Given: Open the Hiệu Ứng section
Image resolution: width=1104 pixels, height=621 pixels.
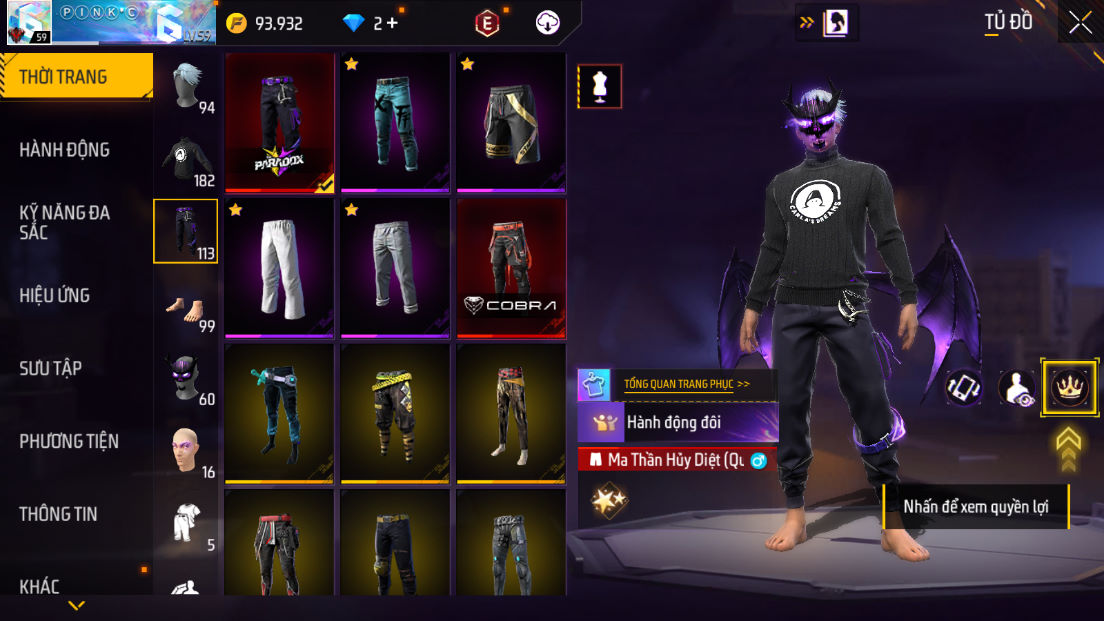Looking at the screenshot, I should coord(55,295).
